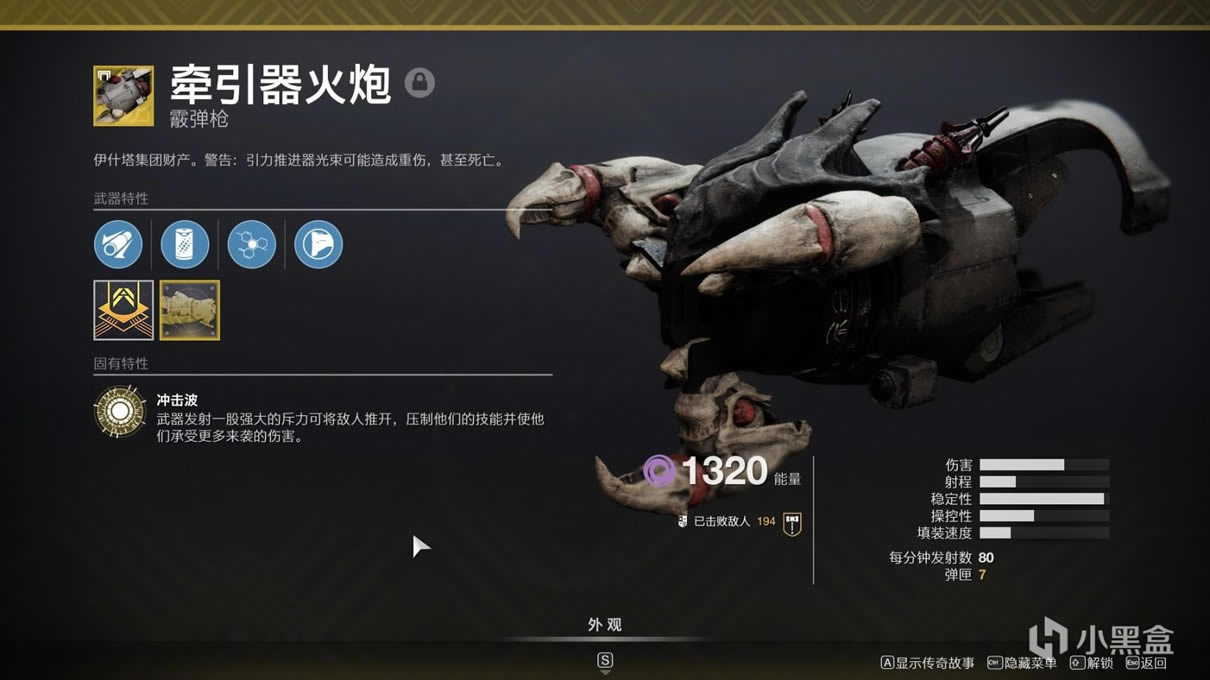Click the weapon thumbnail beside the title

pyautogui.click(x=123, y=96)
